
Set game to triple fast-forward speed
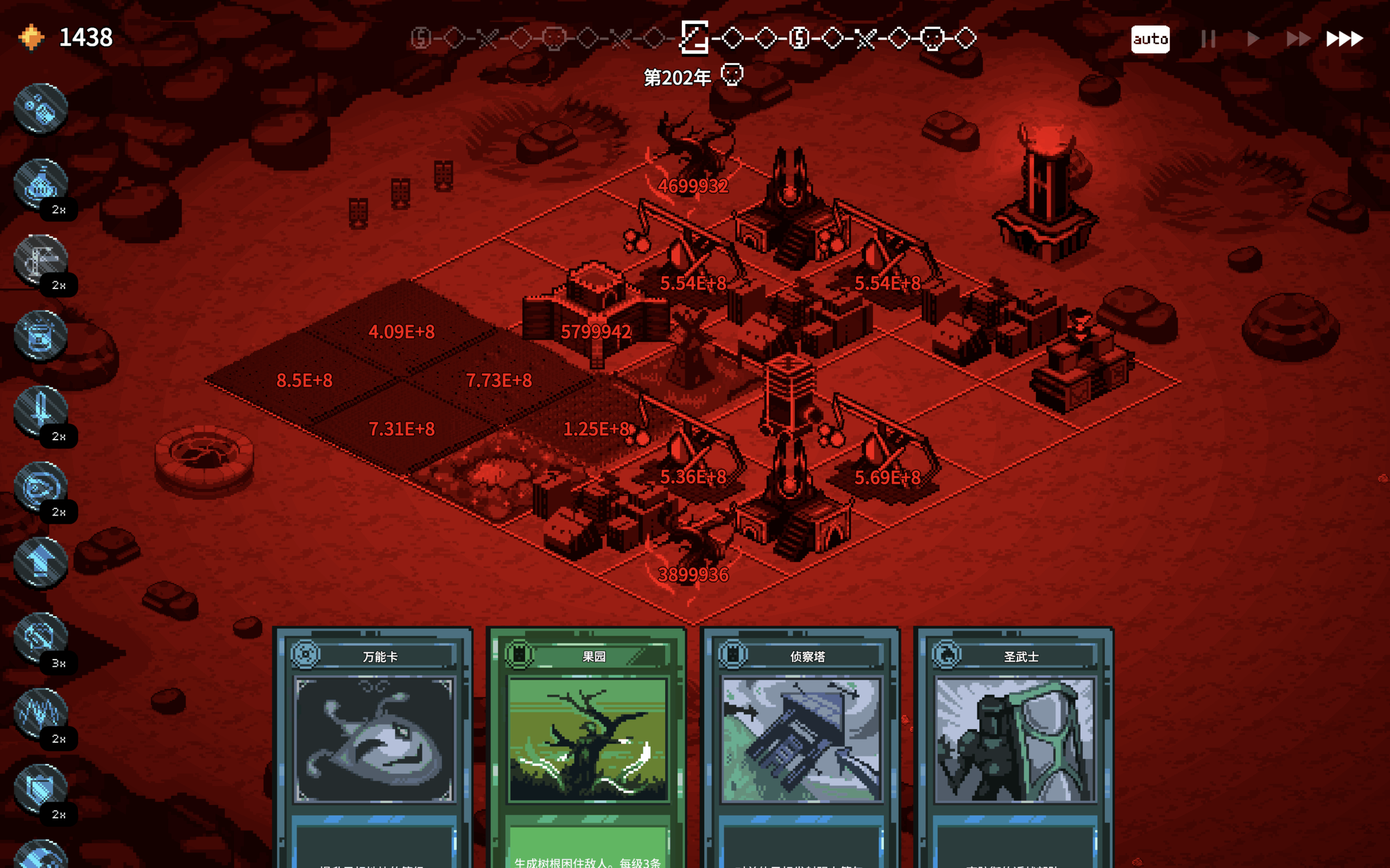[x=1344, y=39]
